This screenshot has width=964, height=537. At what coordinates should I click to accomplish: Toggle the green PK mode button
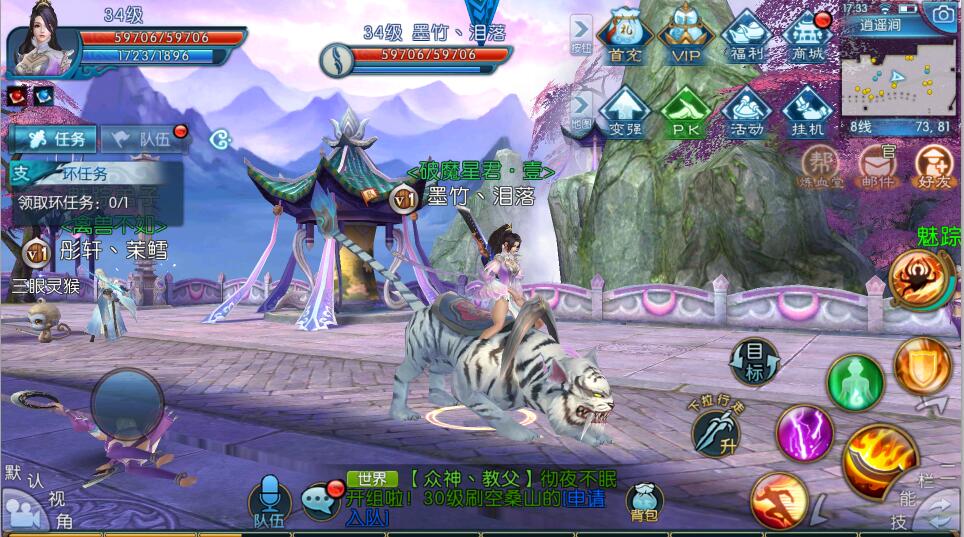click(686, 110)
